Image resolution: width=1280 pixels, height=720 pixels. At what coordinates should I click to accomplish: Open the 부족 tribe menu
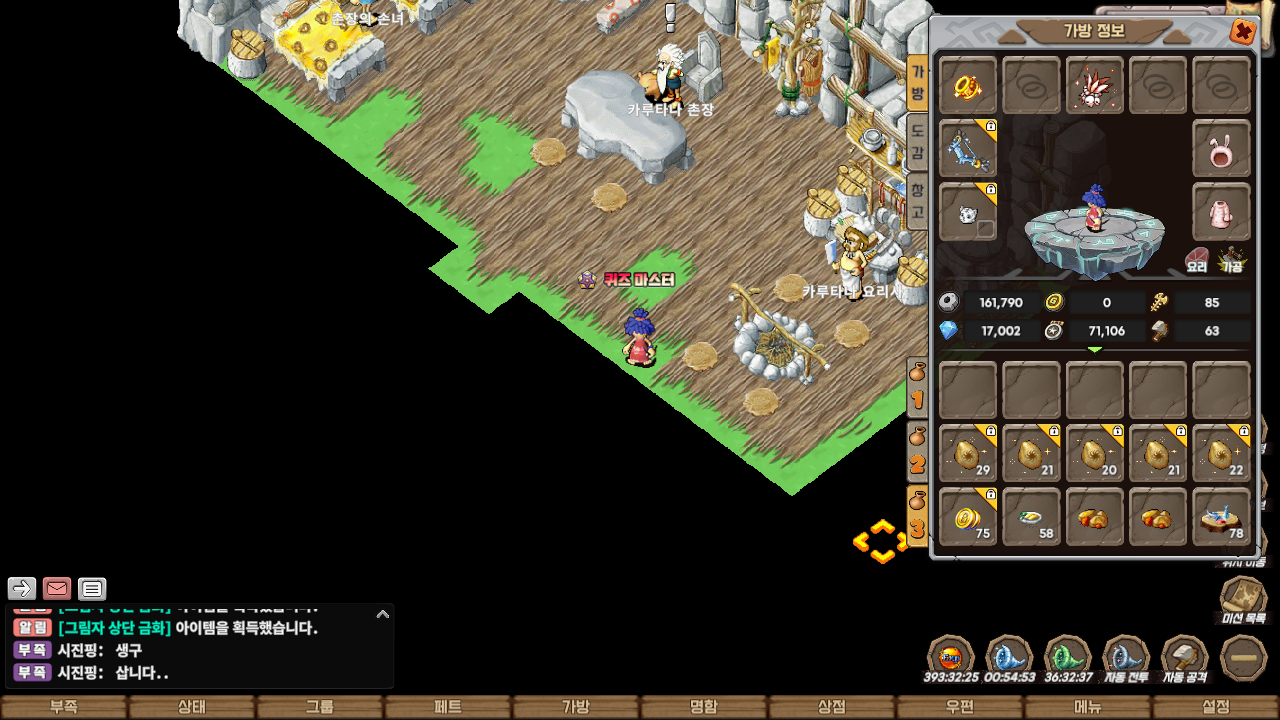[63, 707]
